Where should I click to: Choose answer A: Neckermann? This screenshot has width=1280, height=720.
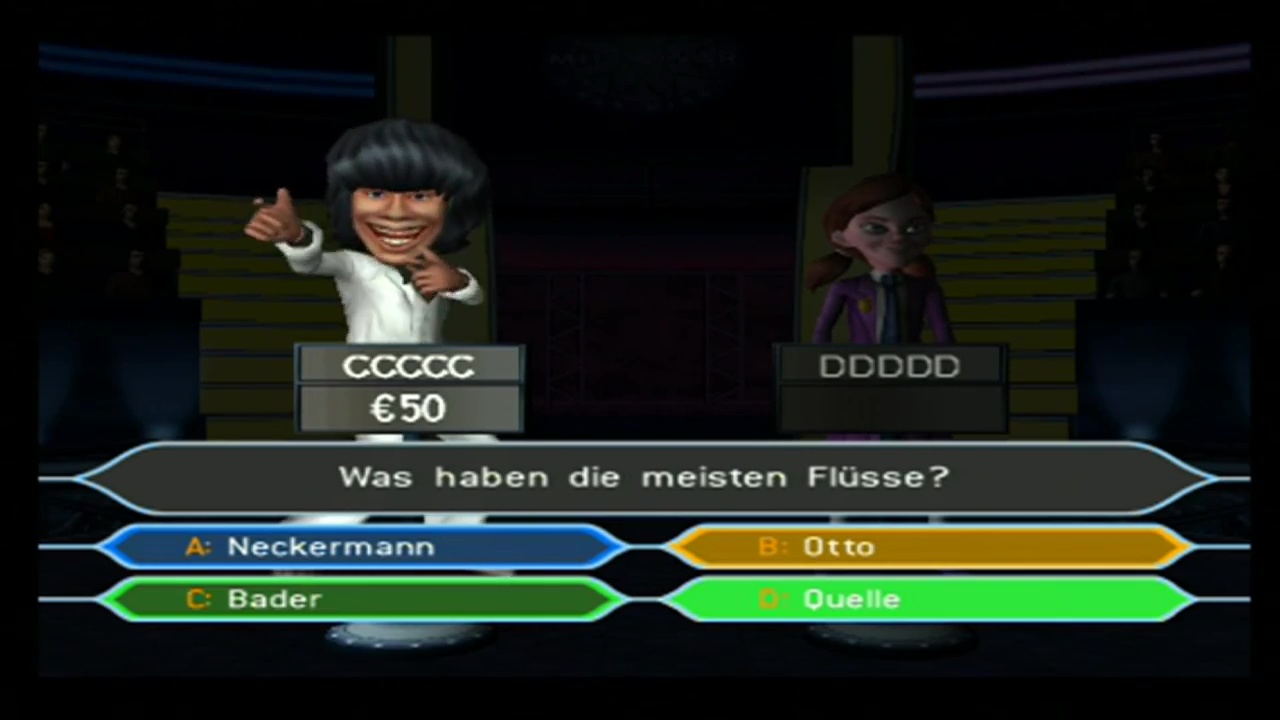[362, 547]
